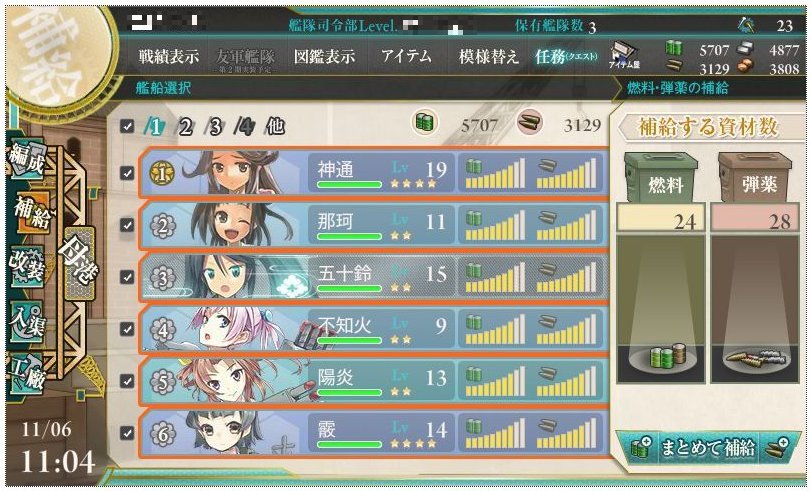Open the 図鑑表示 encyclopedia menu
Screen dimensions: 811x491
tap(324, 57)
